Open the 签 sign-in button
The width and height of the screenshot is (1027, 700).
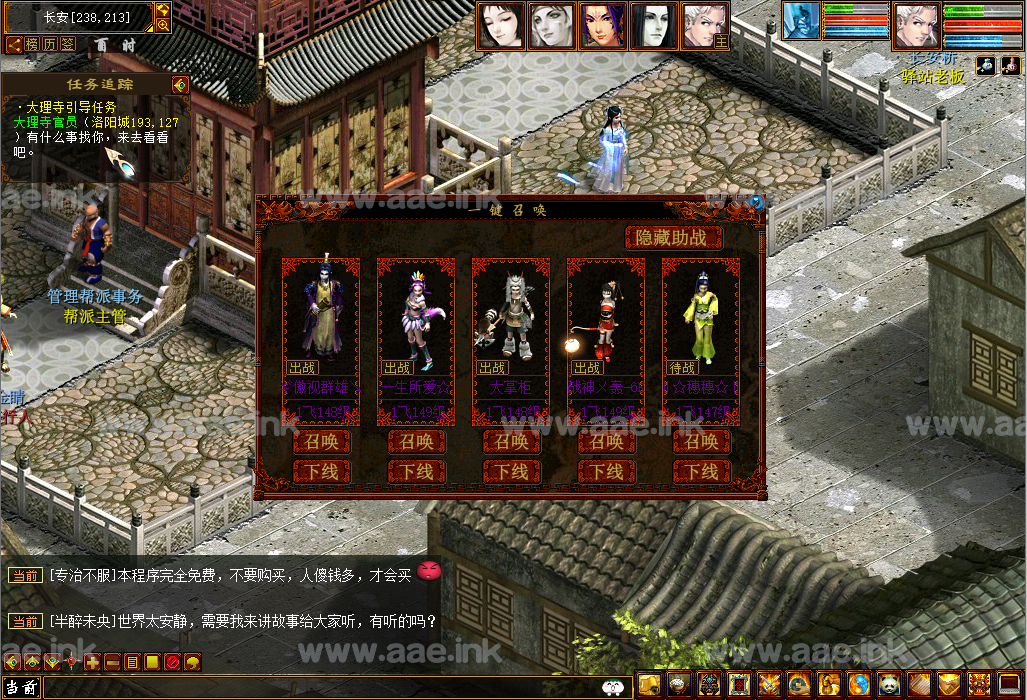[68, 44]
